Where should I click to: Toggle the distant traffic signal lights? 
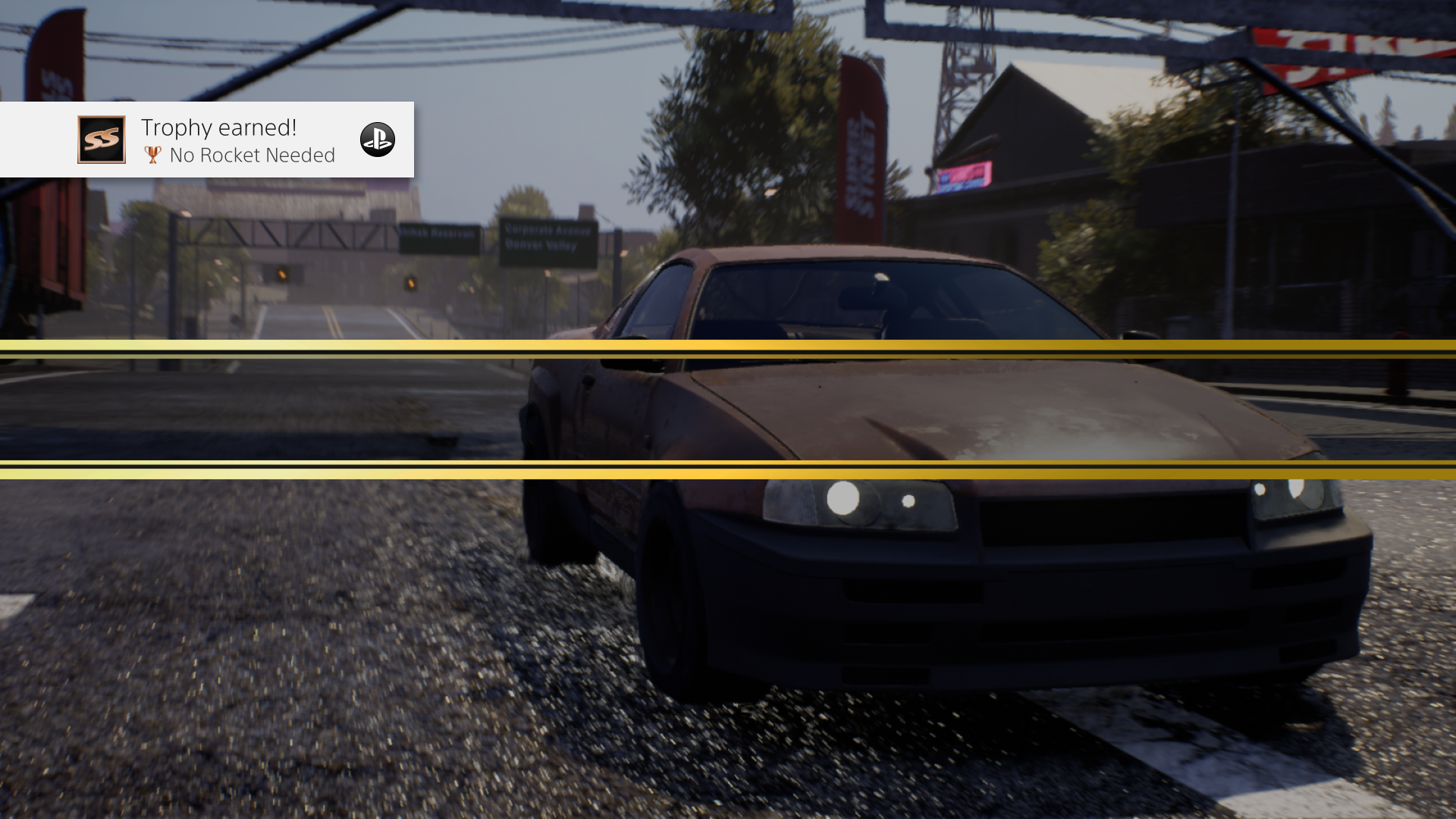click(x=409, y=282)
